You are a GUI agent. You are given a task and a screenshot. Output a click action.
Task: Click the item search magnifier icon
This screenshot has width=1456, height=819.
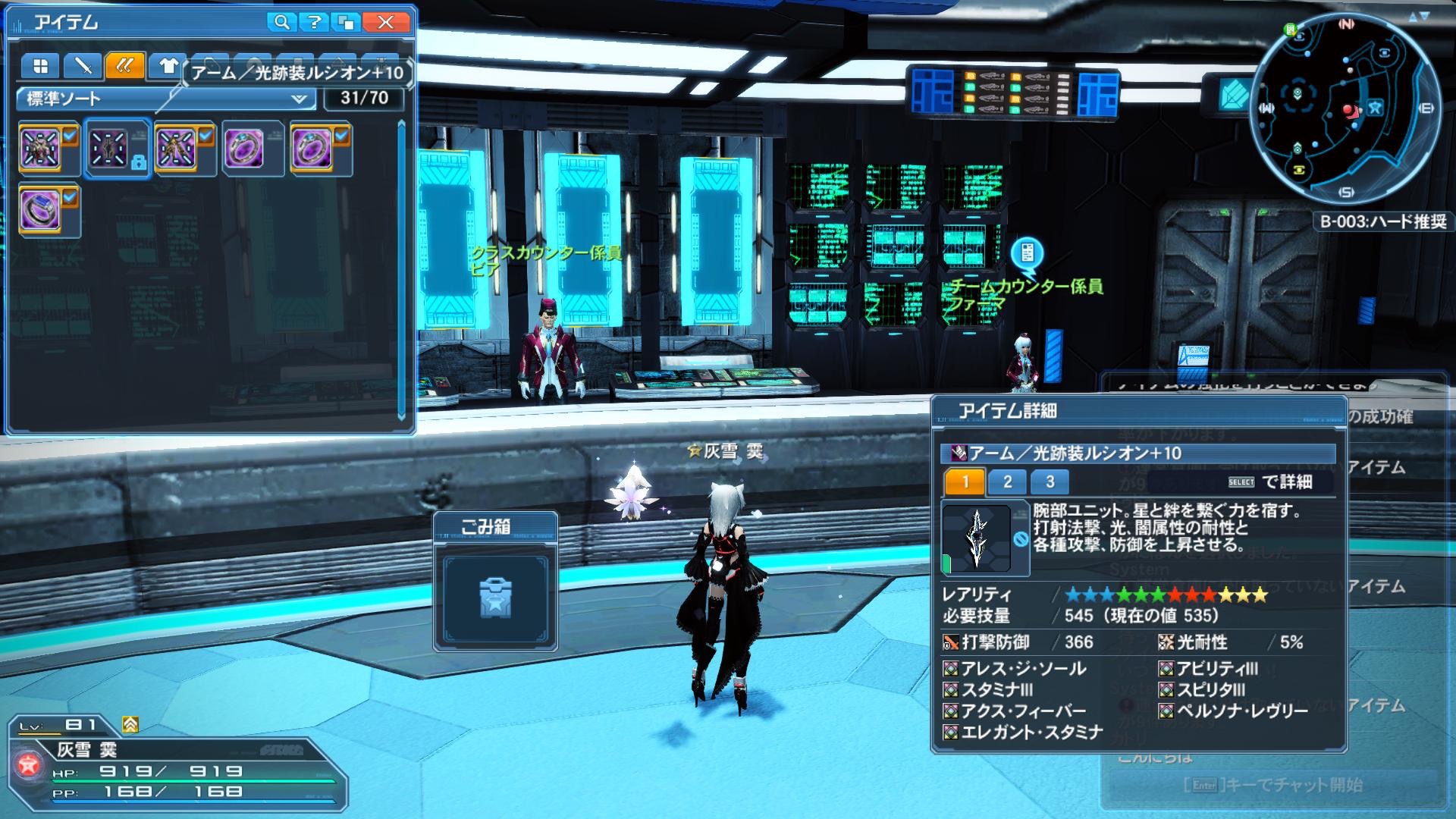[281, 22]
